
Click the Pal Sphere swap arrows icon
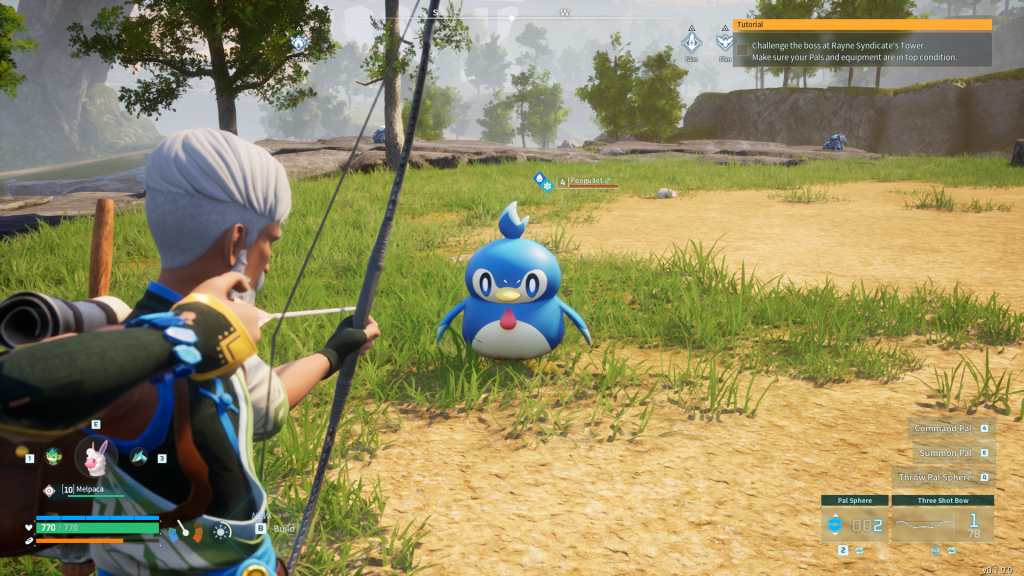pos(860,550)
